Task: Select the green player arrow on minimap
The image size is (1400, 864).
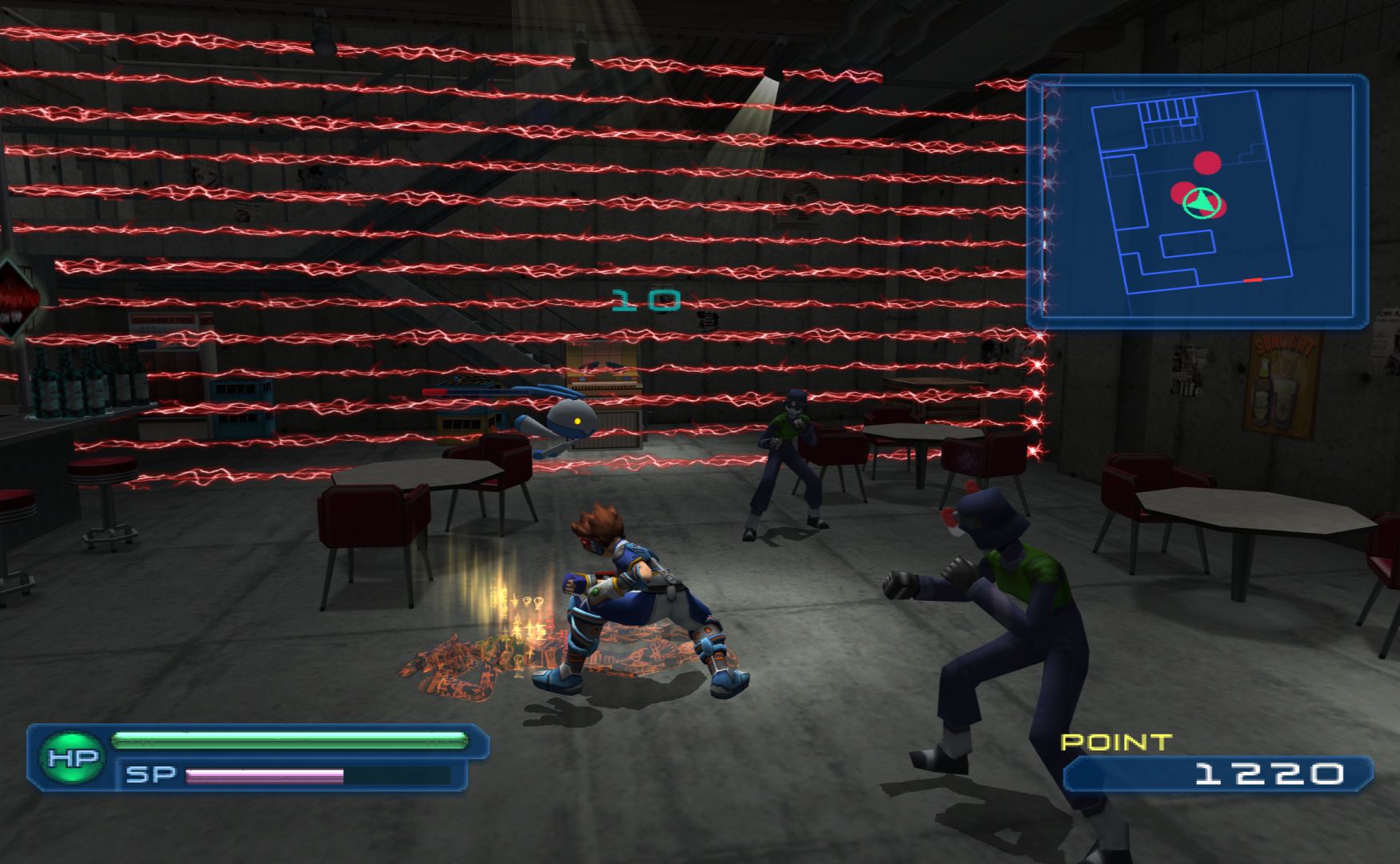Action: pyautogui.click(x=1199, y=203)
